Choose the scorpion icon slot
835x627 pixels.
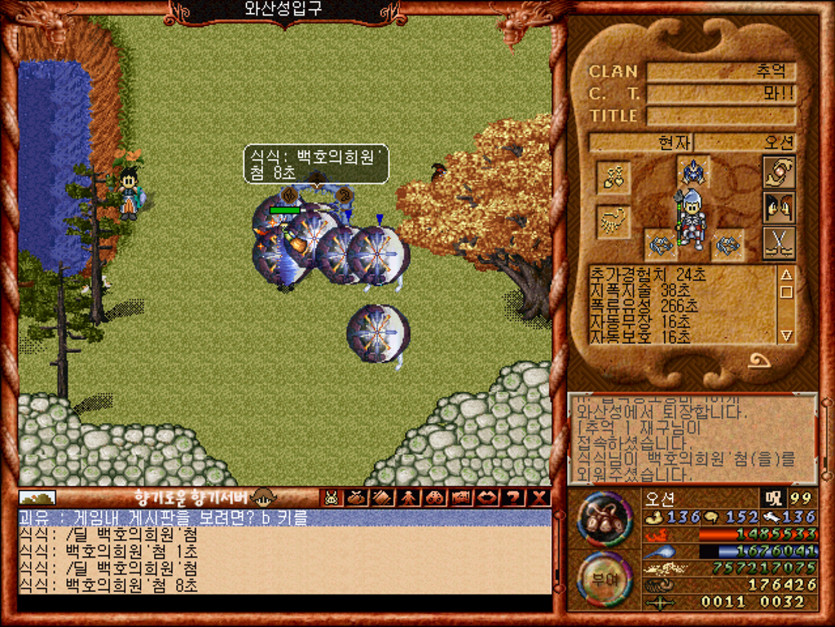(x=612, y=221)
